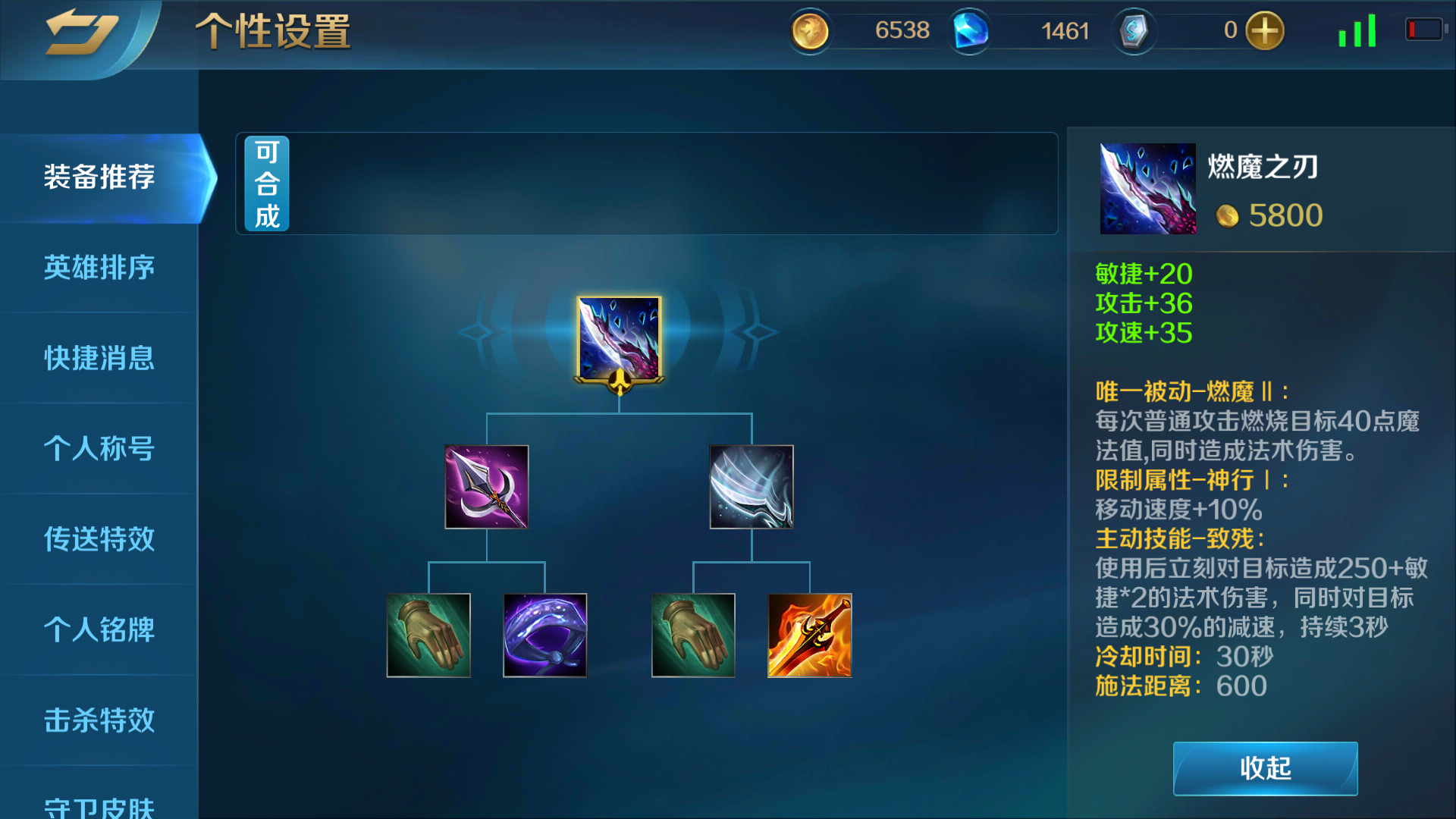1456x819 pixels.
Task: Choose the silver feather blade component
Action: coord(752,487)
